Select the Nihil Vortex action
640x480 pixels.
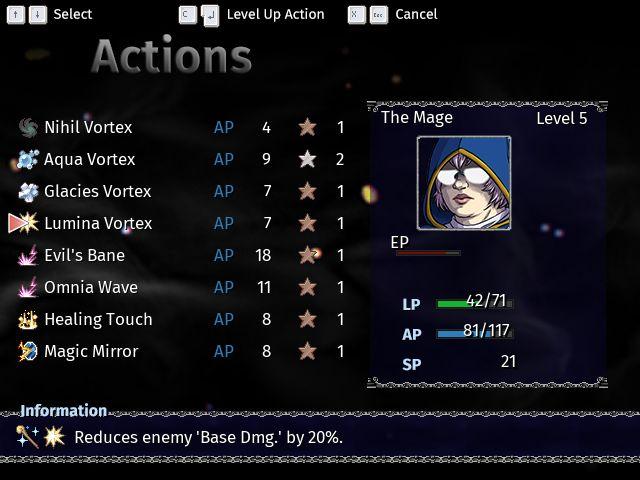point(88,127)
